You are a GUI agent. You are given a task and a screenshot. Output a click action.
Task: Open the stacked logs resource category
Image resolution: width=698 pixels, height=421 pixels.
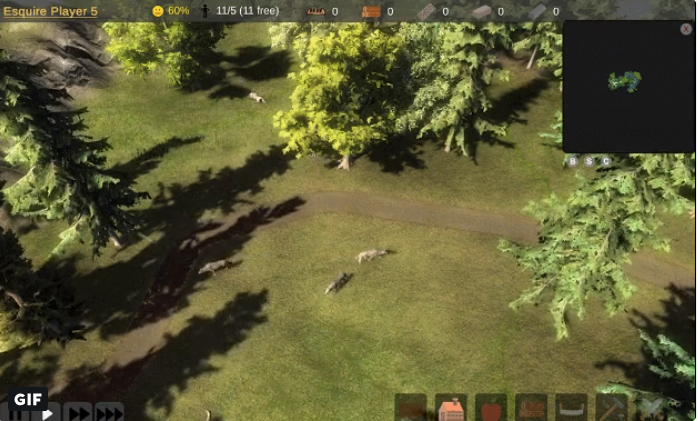click(x=531, y=408)
